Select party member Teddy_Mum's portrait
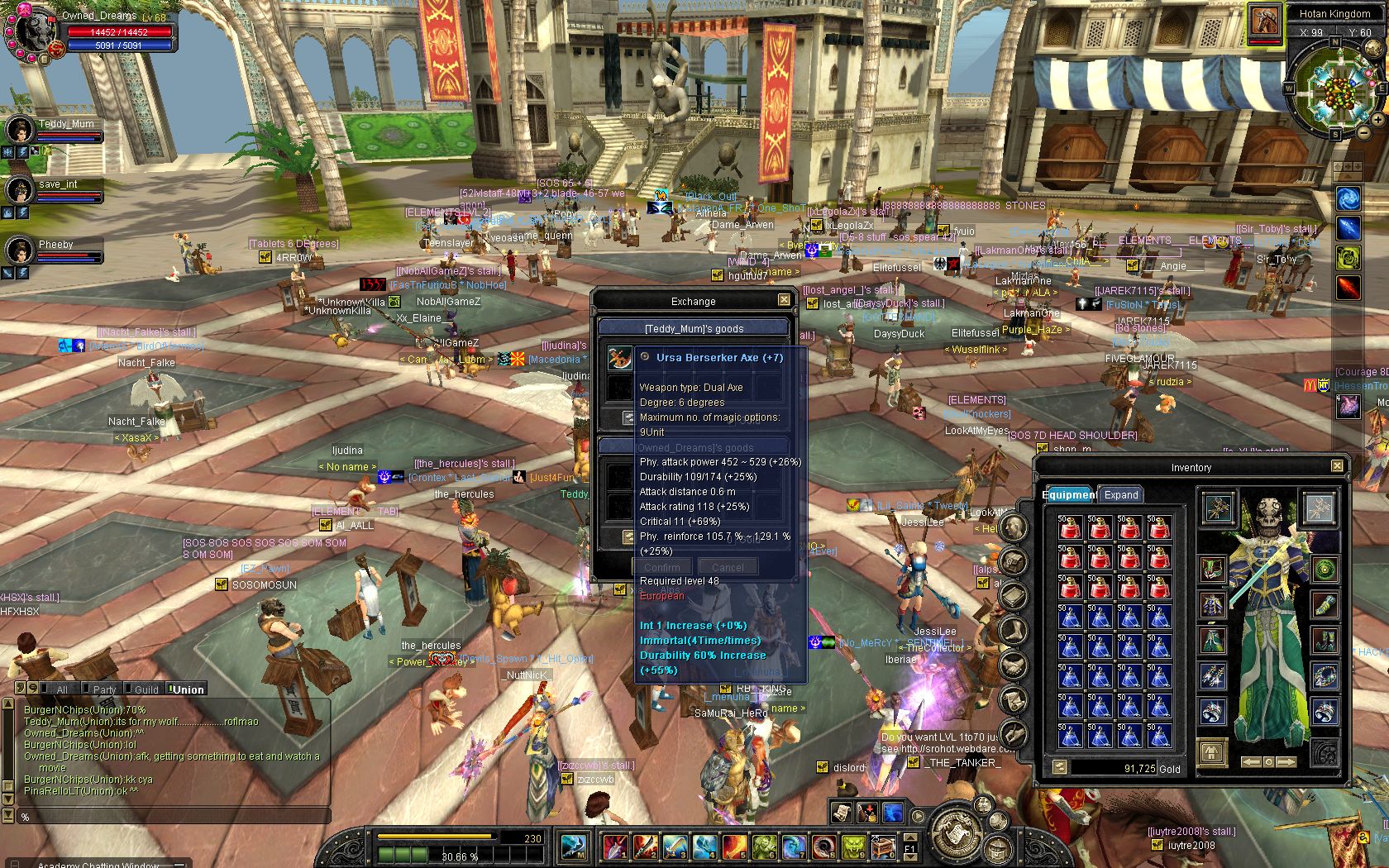 20,131
